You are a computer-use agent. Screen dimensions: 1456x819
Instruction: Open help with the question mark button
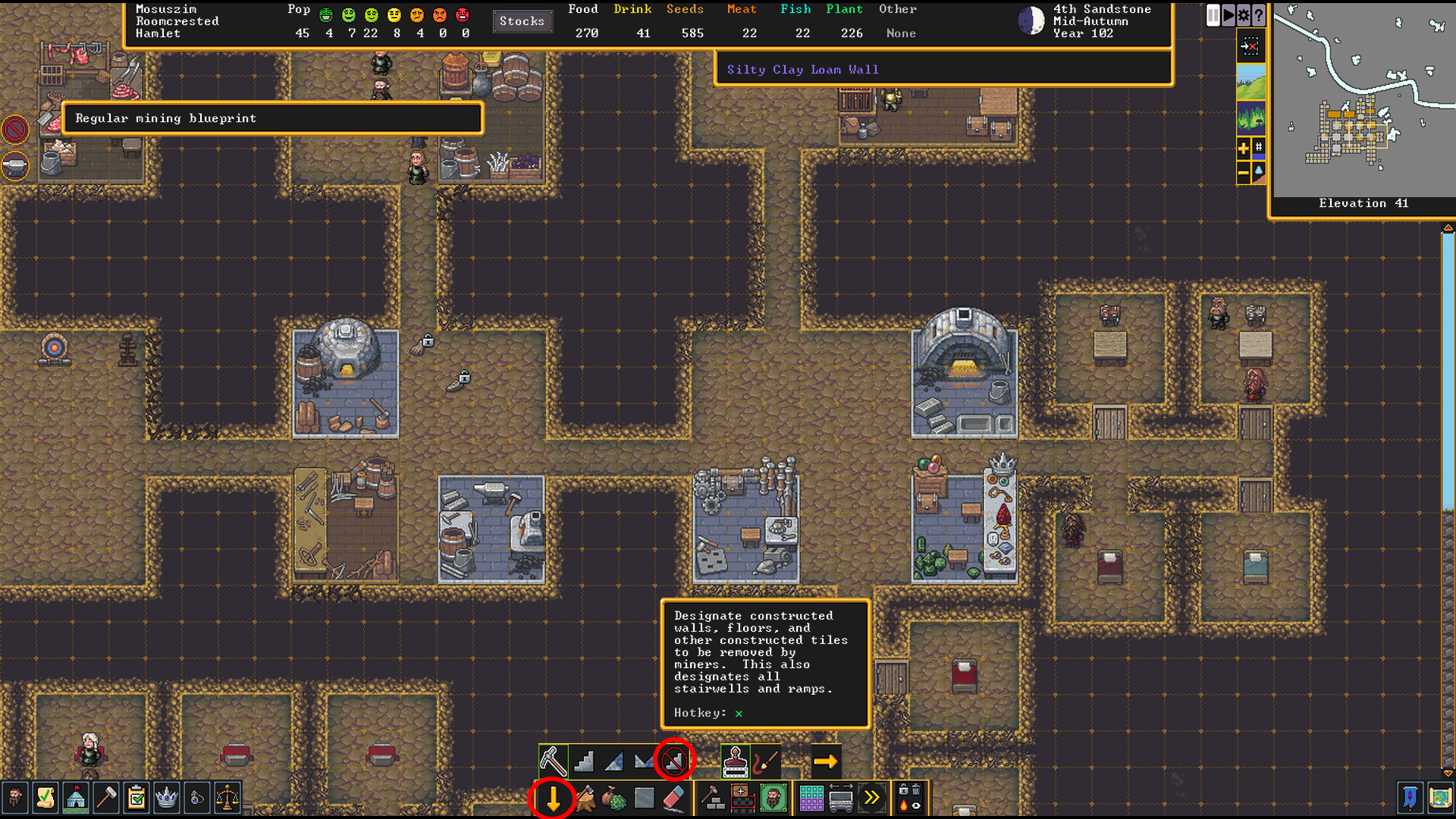click(x=1257, y=15)
